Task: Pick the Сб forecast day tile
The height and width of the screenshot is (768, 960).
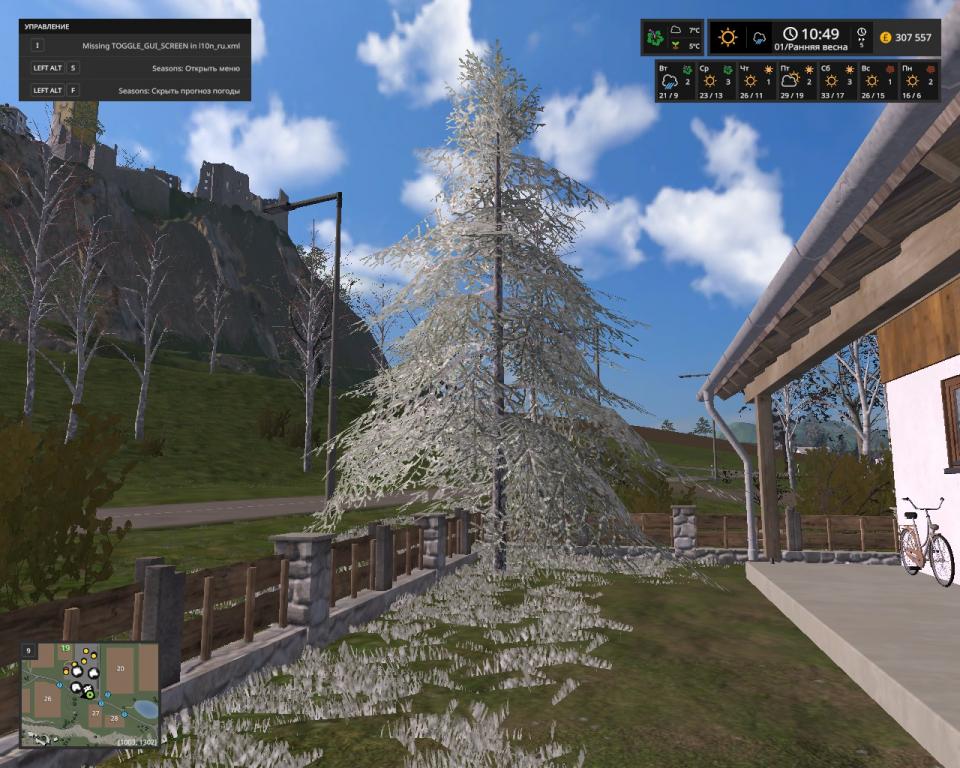Action: click(832, 81)
